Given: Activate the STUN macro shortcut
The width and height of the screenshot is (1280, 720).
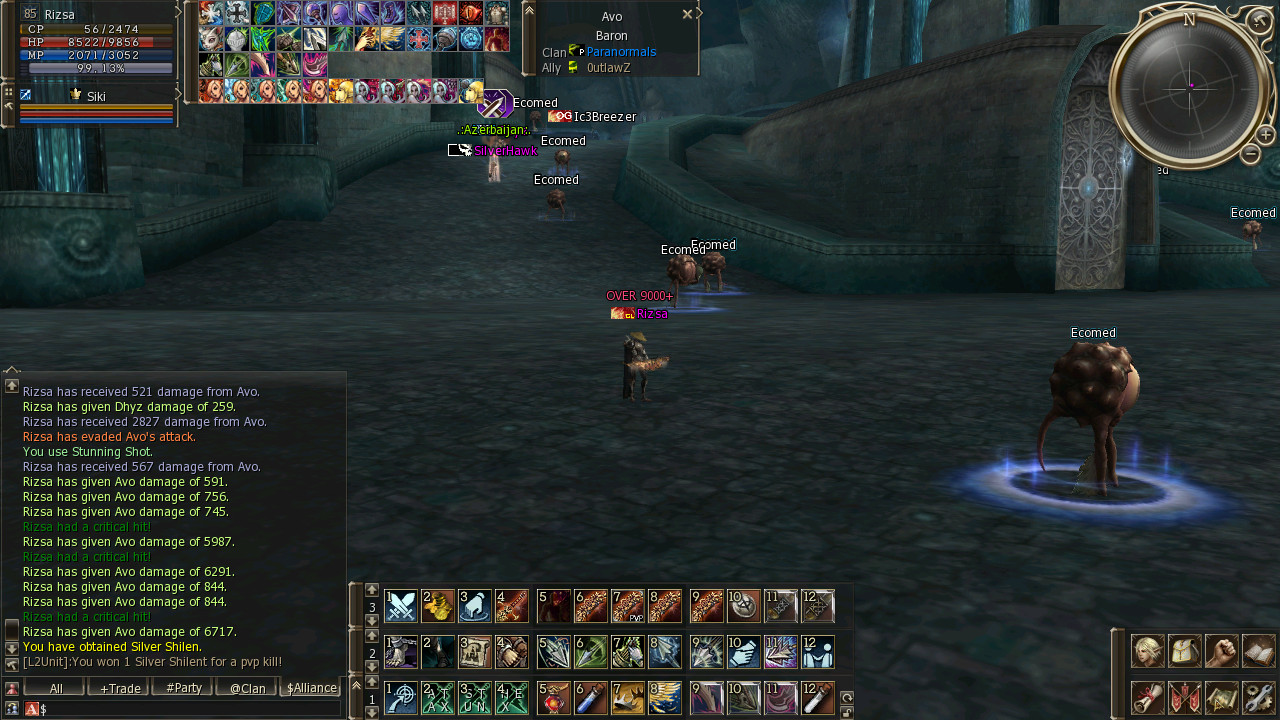Looking at the screenshot, I should [x=475, y=698].
